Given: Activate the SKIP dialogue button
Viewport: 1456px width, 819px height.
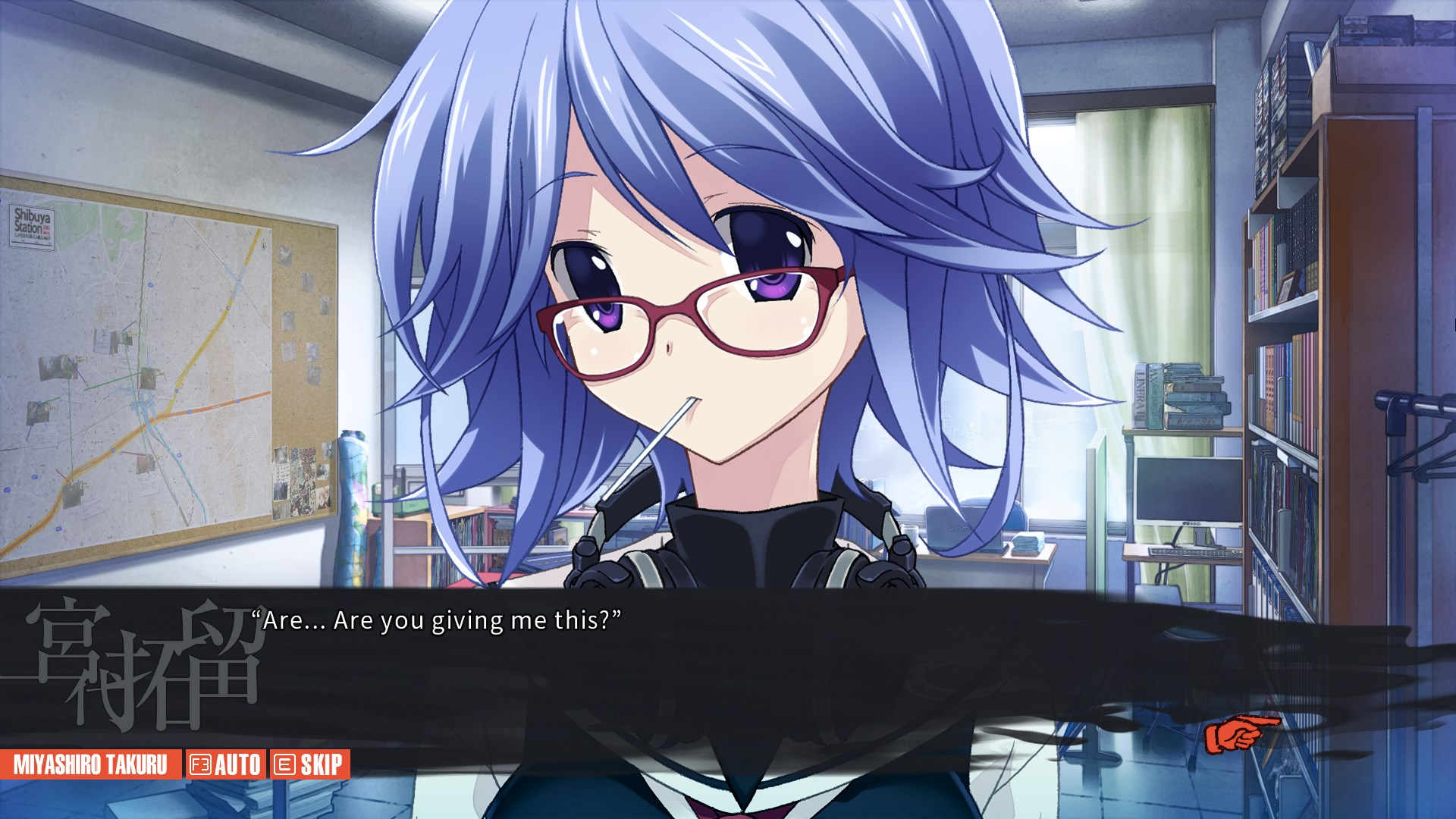Looking at the screenshot, I should pos(309,764).
